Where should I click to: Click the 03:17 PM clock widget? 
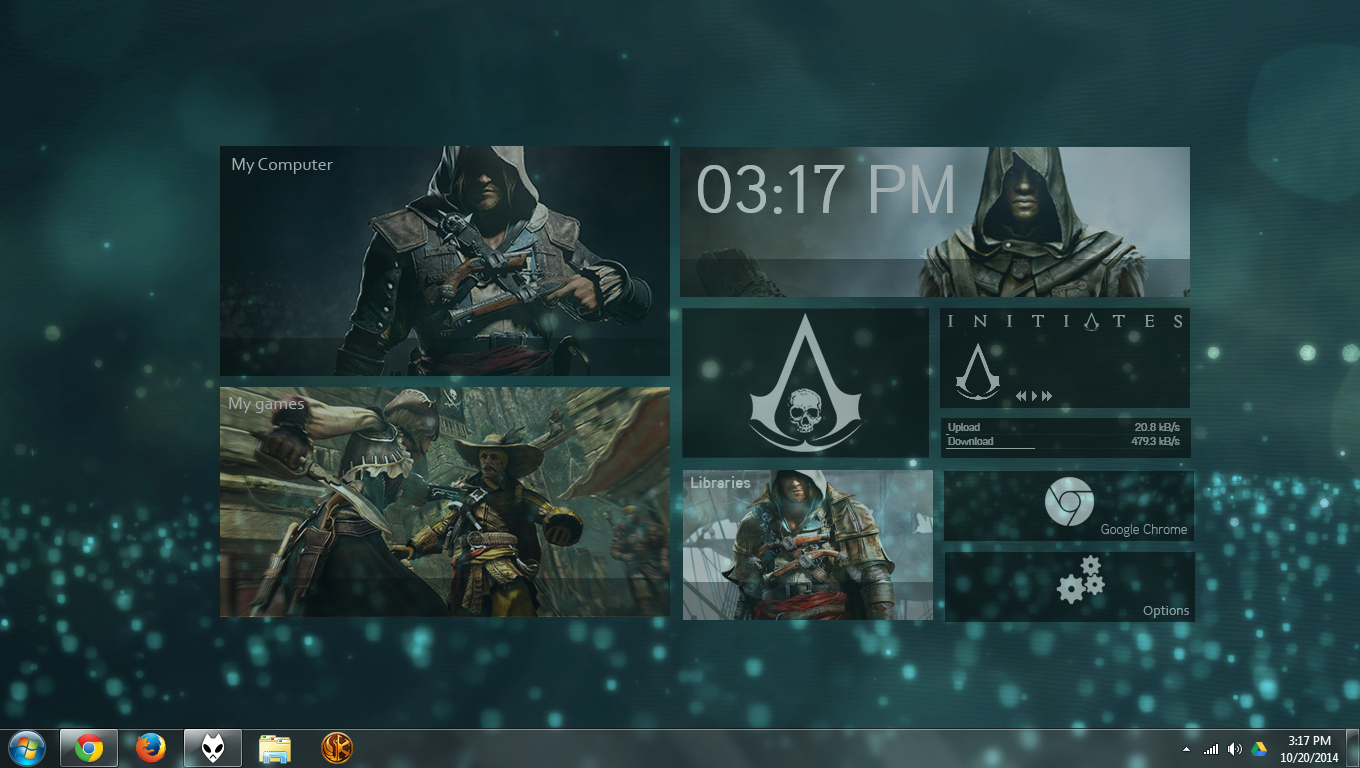click(x=828, y=190)
